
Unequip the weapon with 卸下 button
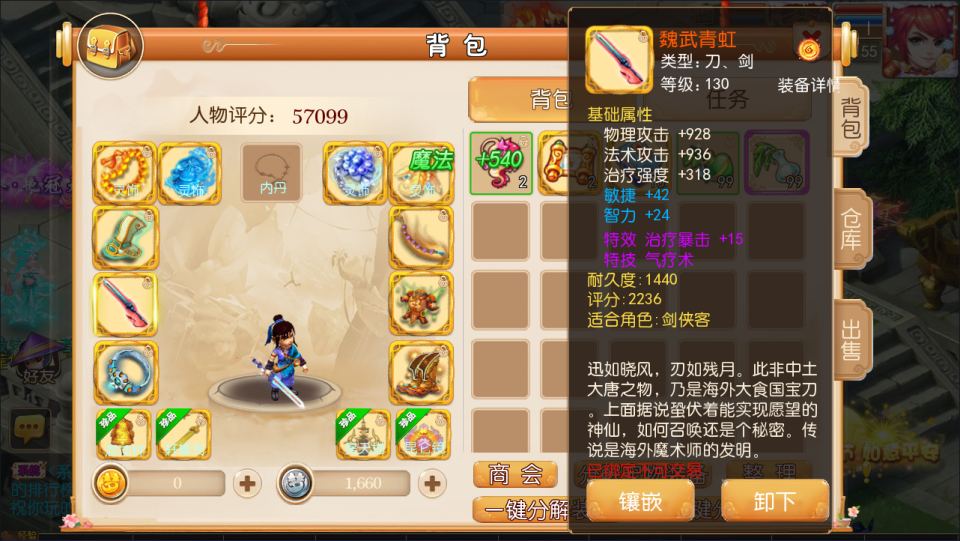[774, 501]
